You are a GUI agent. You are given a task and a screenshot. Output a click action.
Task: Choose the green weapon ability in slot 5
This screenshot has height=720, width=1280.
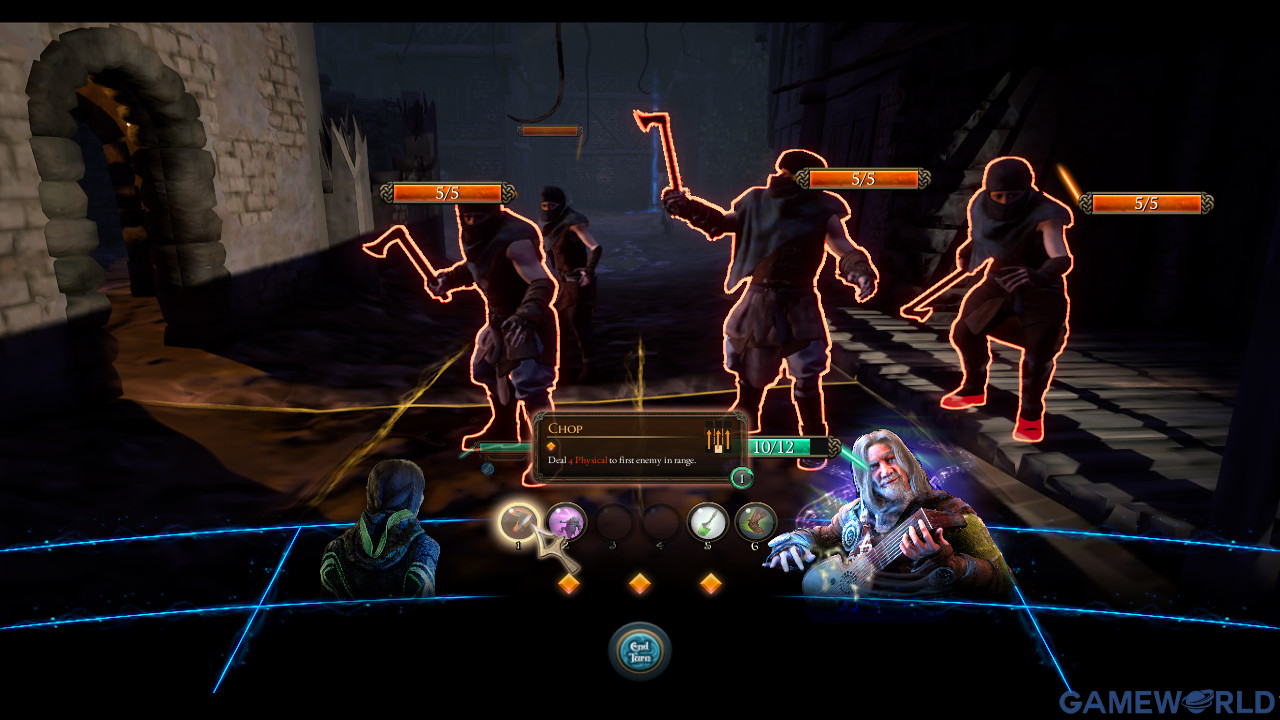(708, 522)
